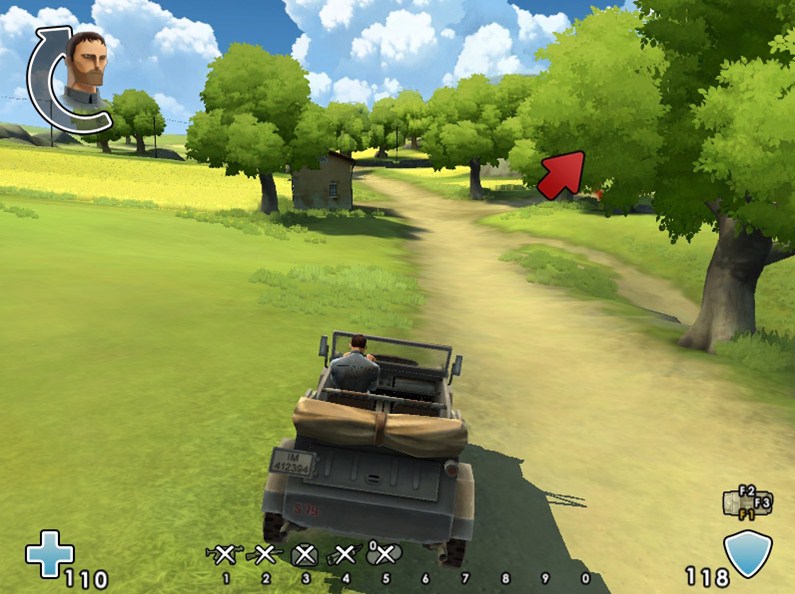Viewport: 795px width, 594px height.
Task: Select the crossed-out gun in slot 2
Action: [265, 554]
